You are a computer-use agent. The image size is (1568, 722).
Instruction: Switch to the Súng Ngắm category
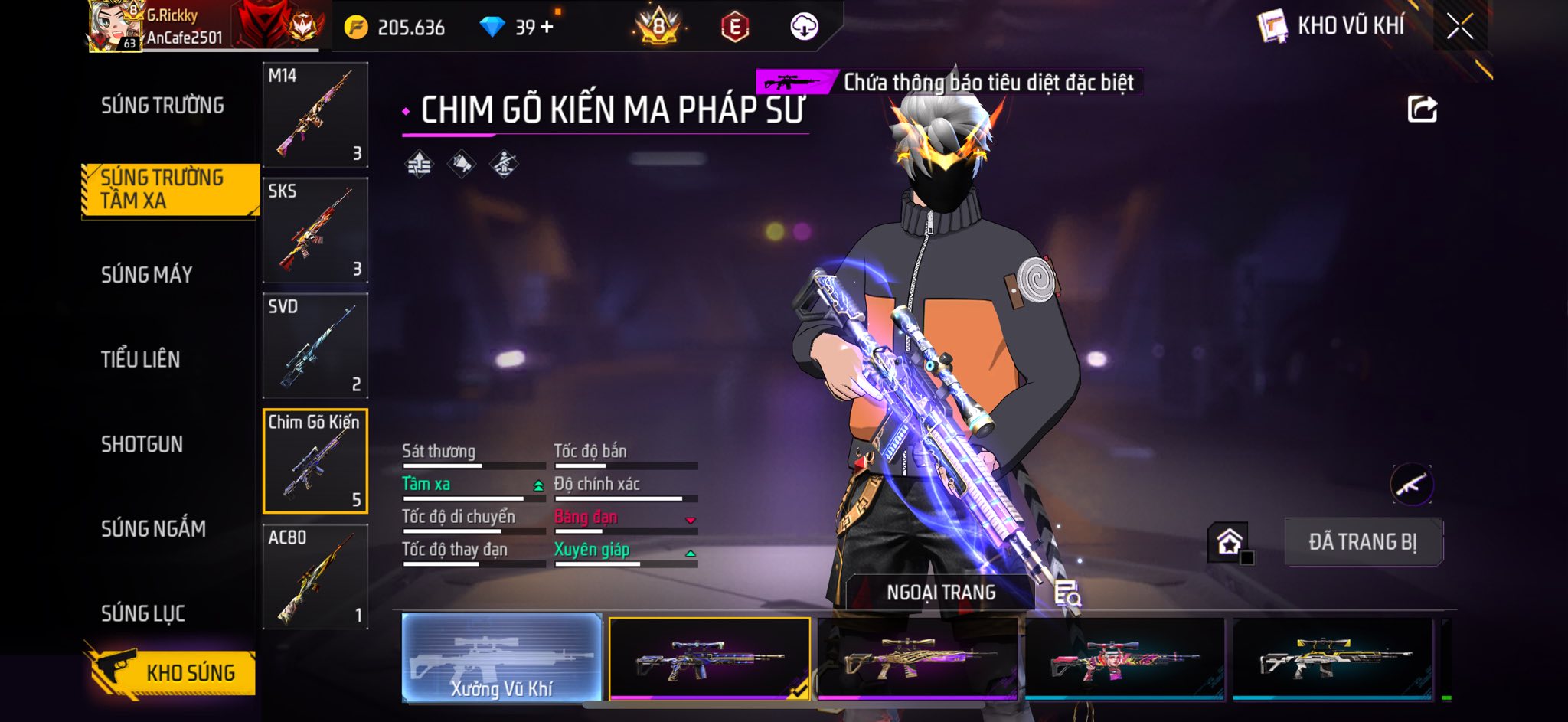coord(153,528)
